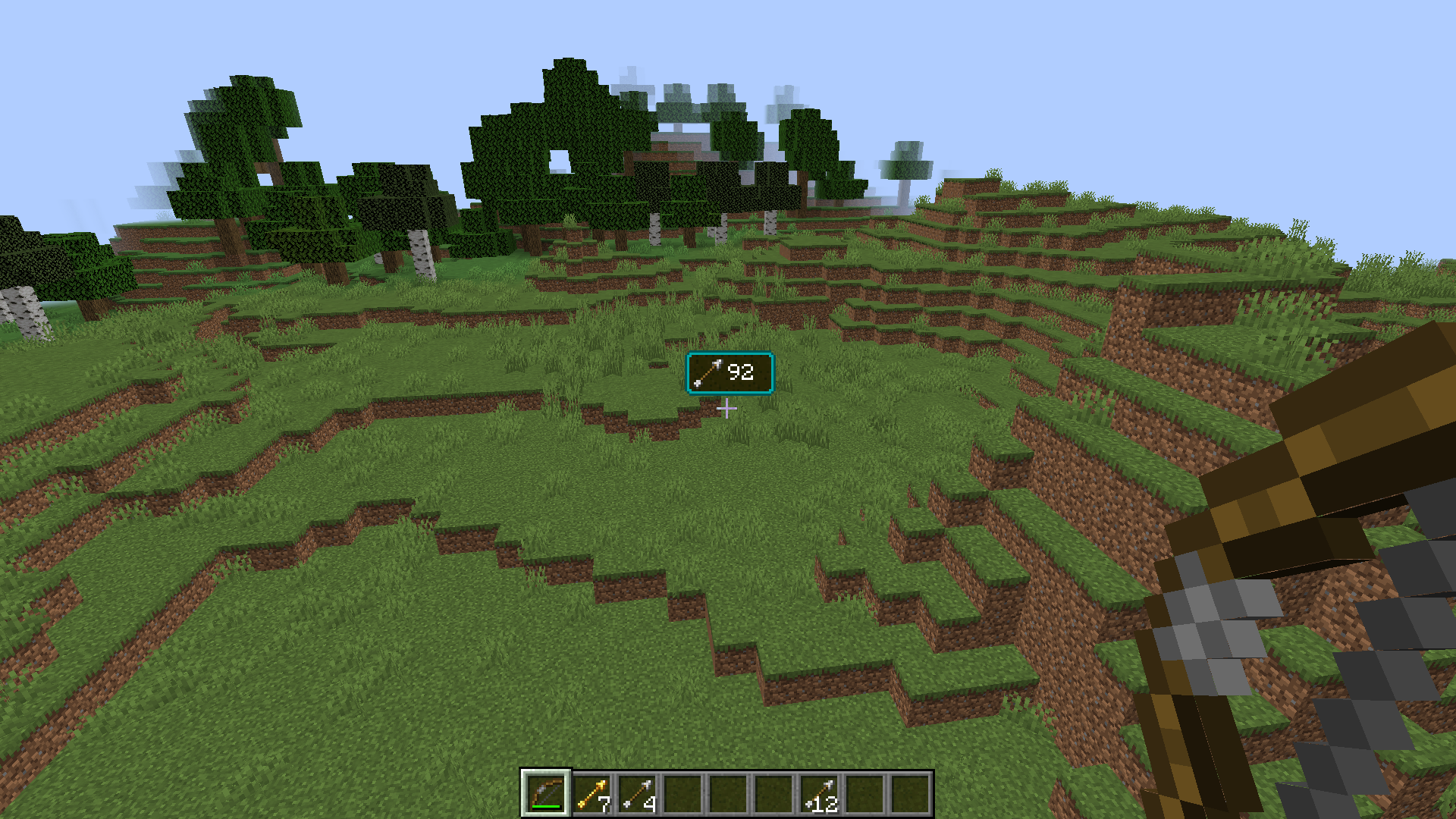The image size is (1456, 819).
Task: Click the count label showing 7
Action: [604, 802]
